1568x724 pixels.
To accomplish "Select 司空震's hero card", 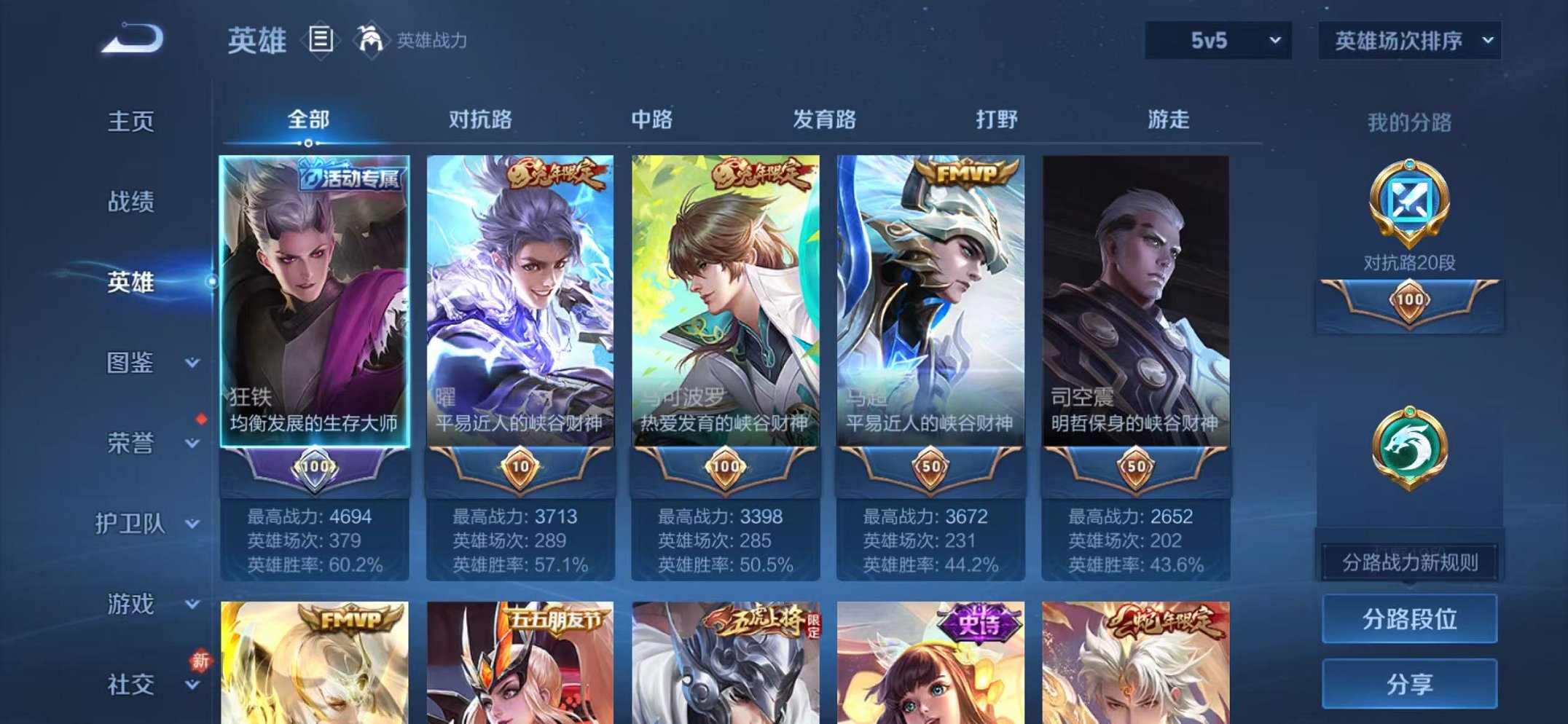I will click(1136, 306).
